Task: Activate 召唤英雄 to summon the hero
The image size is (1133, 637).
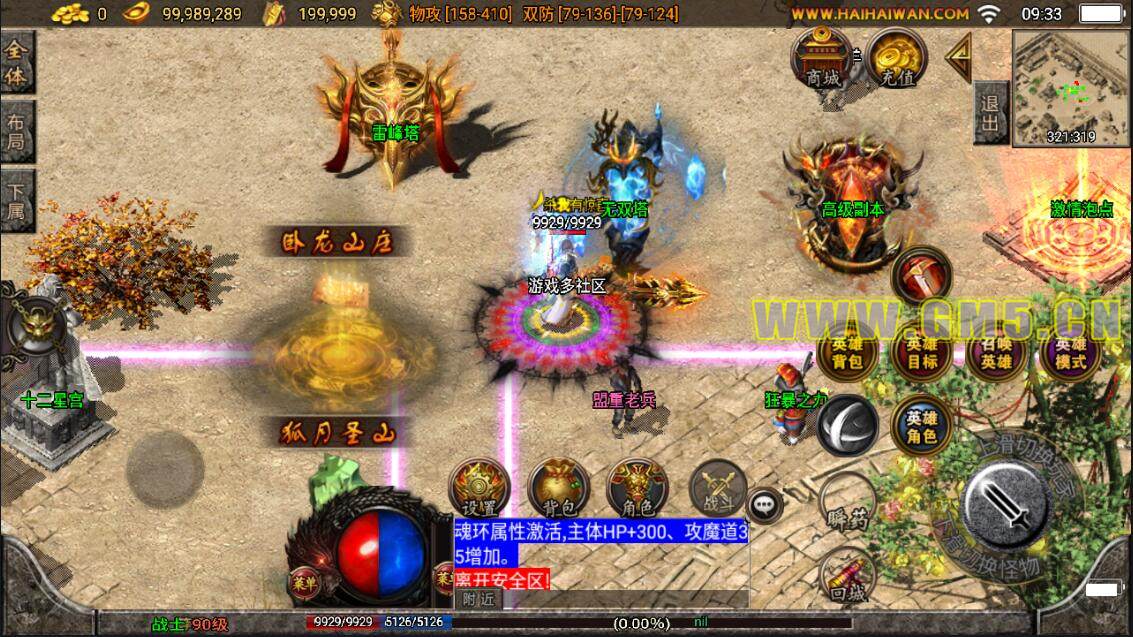Action: [996, 354]
